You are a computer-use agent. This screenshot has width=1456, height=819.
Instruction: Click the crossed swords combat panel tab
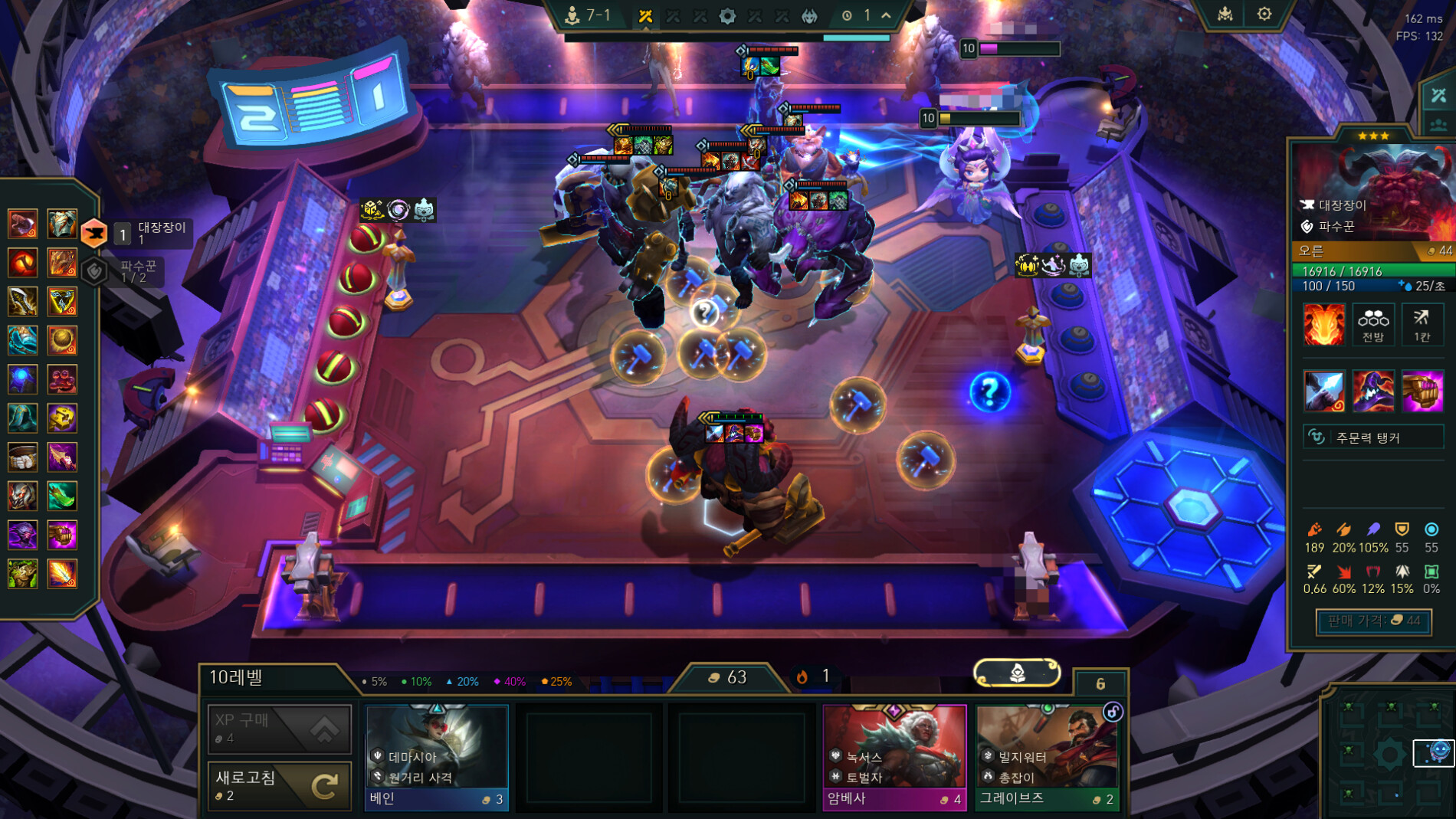(1438, 96)
